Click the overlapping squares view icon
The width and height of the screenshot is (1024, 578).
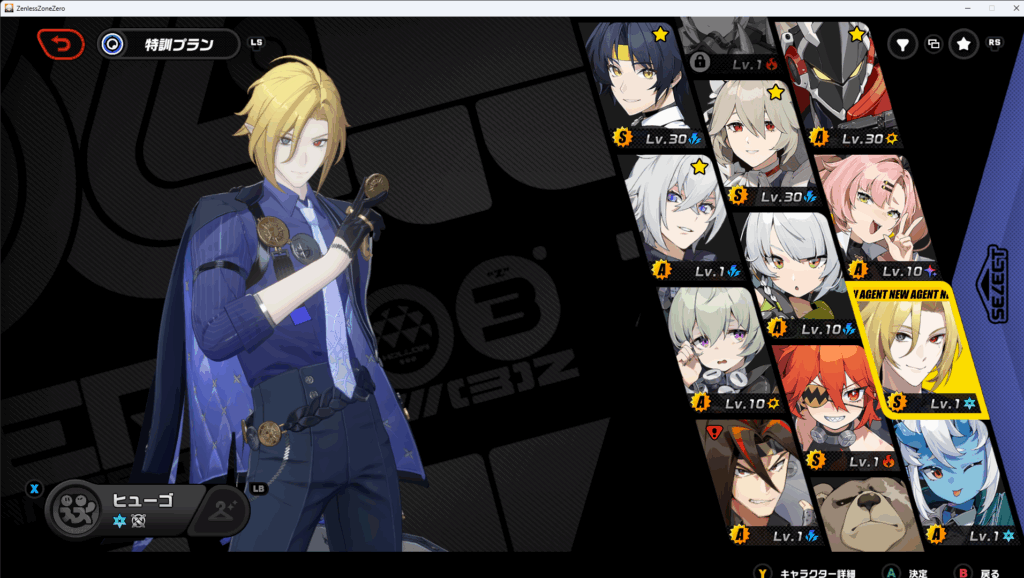point(933,44)
